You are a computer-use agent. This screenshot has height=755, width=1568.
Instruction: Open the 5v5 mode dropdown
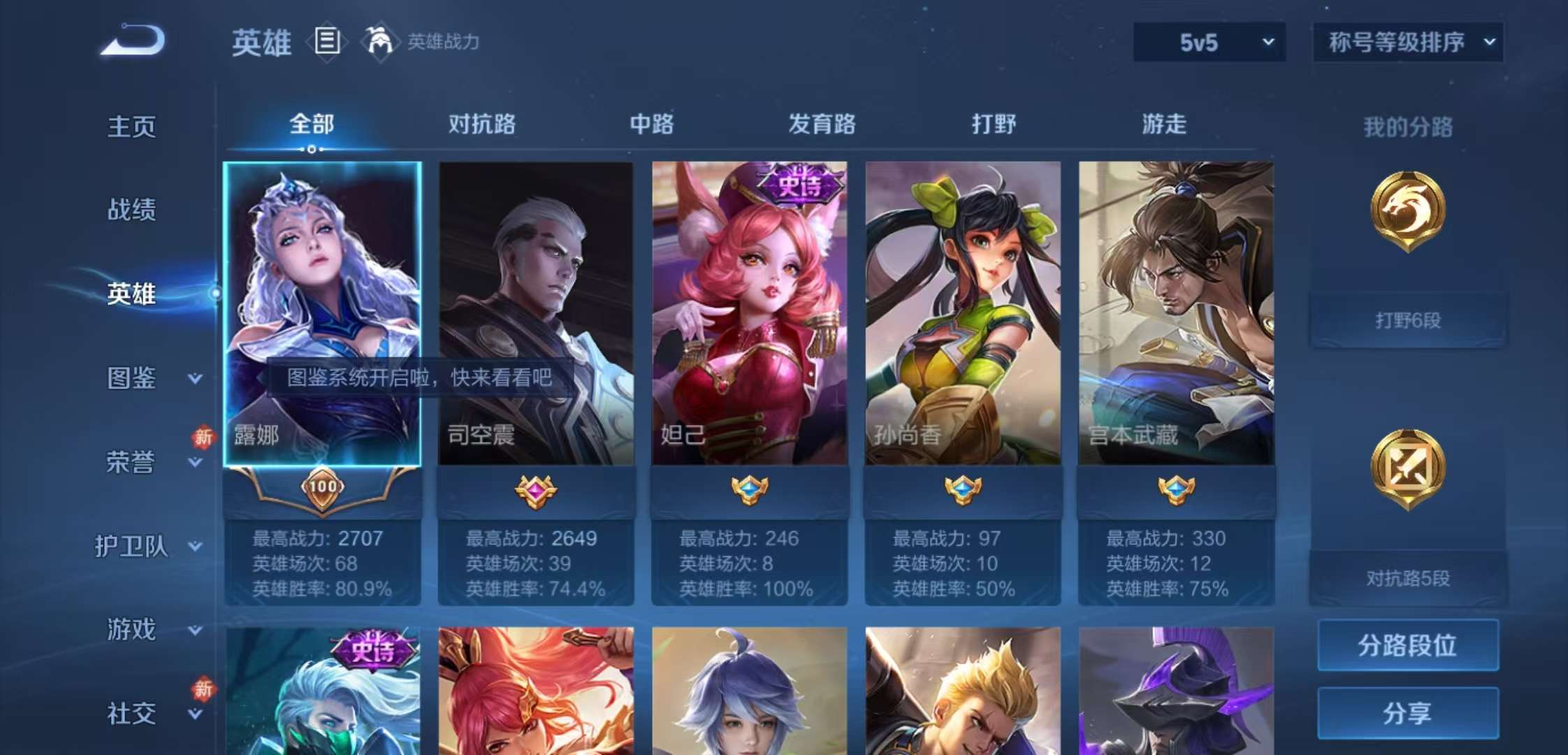click(1207, 42)
